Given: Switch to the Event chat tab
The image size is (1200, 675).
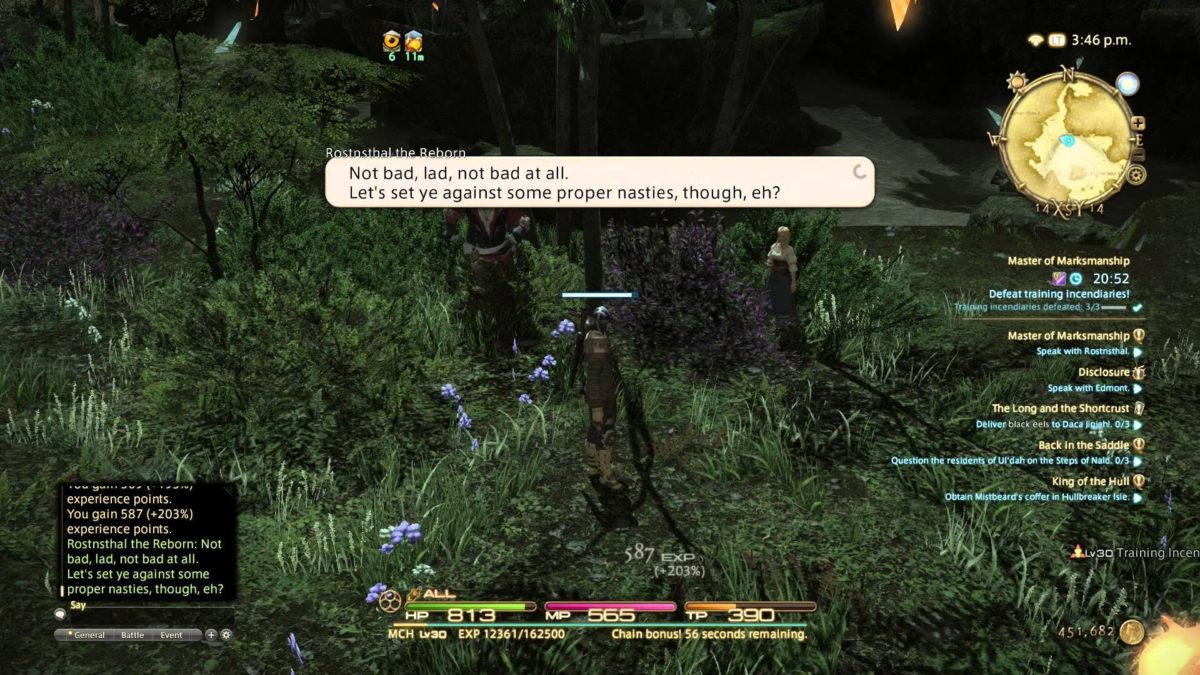Looking at the screenshot, I should pyautogui.click(x=171, y=635).
